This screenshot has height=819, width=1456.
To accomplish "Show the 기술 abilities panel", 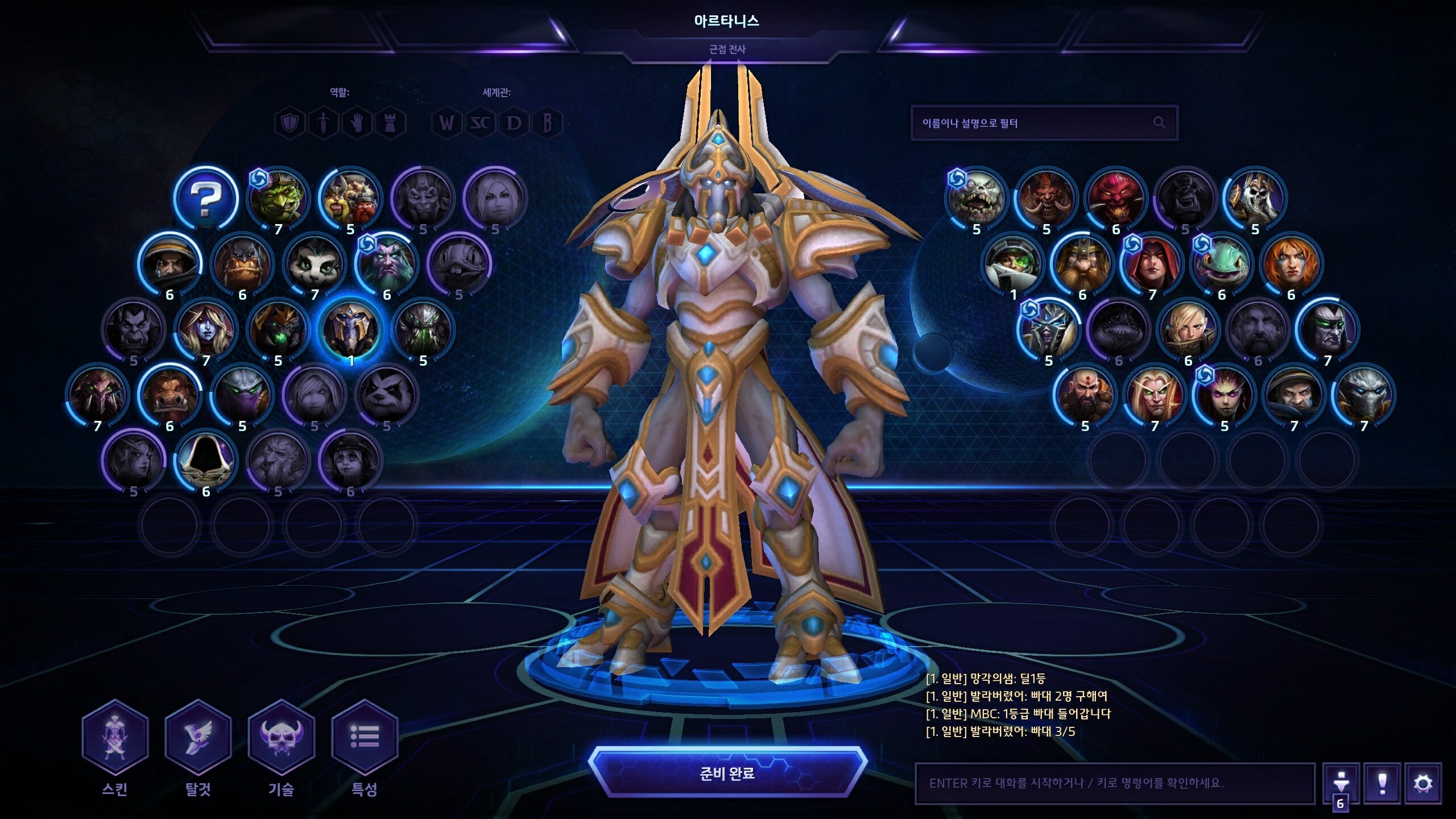I will click(x=281, y=738).
